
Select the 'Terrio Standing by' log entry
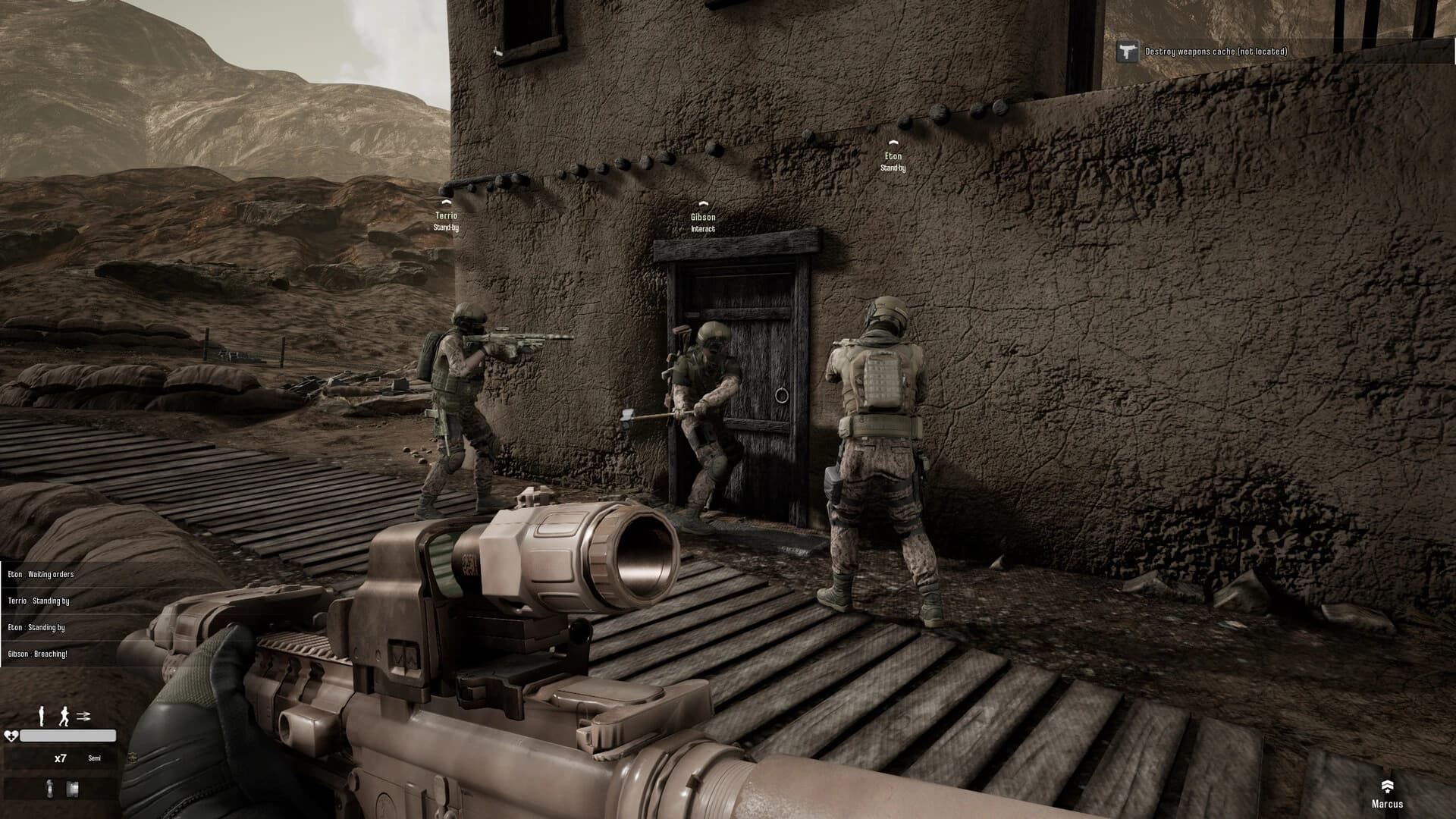click(39, 601)
